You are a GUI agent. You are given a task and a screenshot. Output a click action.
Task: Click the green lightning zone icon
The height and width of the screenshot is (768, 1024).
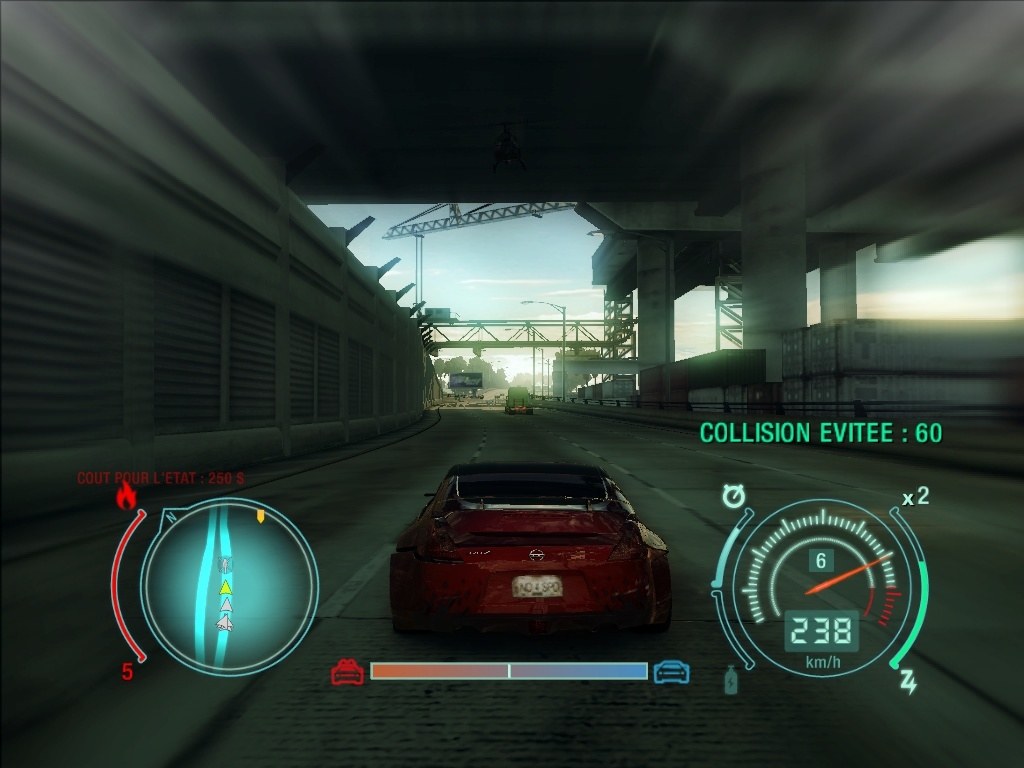[908, 682]
